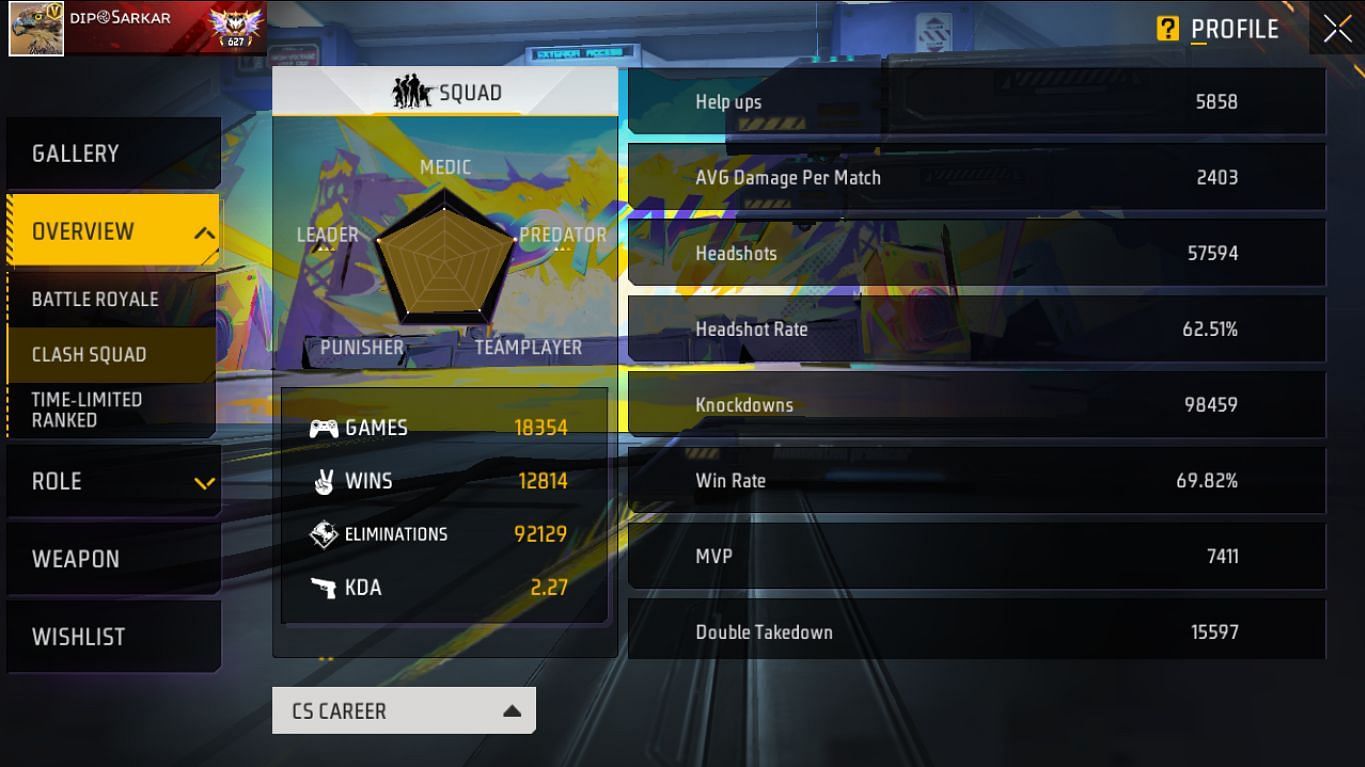Viewport: 1365px width, 767px height.
Task: Select the PREDATOR label on the radar chart
Action: 562,235
